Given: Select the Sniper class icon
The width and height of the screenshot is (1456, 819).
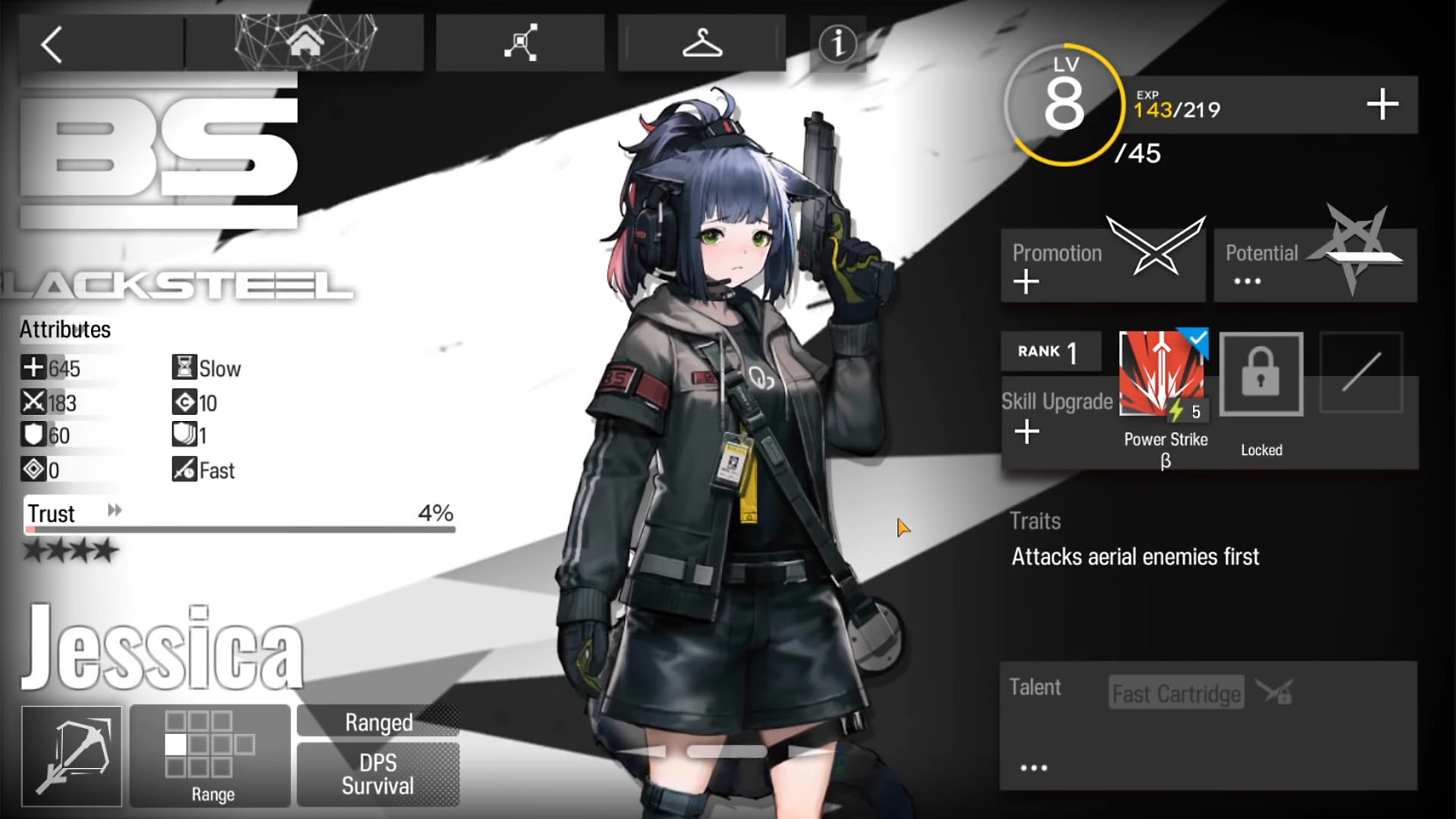Looking at the screenshot, I should (x=72, y=756).
